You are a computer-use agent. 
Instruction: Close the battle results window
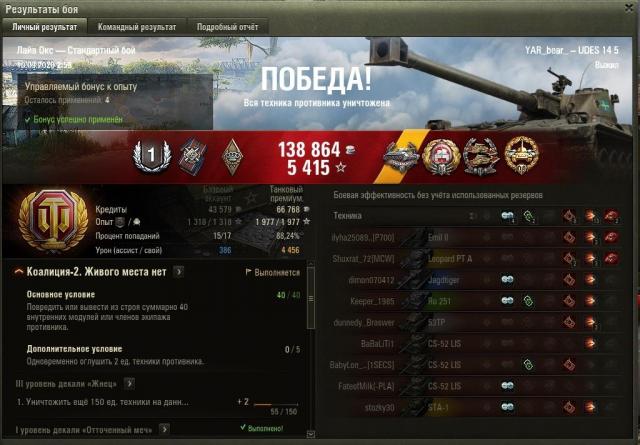pyautogui.click(x=628, y=8)
